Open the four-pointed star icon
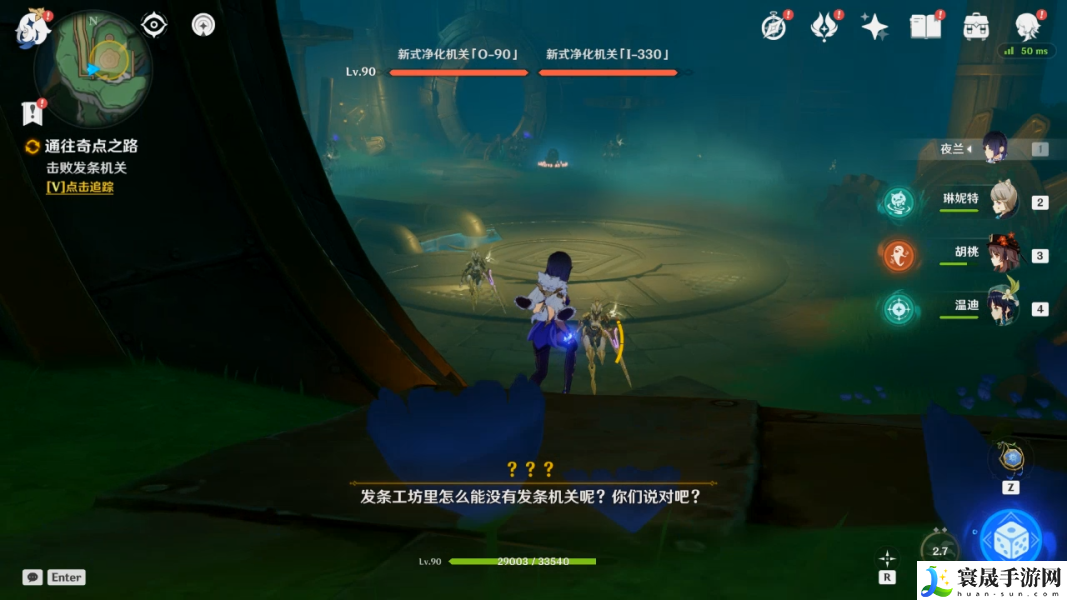This screenshot has width=1067, height=600. click(x=875, y=27)
